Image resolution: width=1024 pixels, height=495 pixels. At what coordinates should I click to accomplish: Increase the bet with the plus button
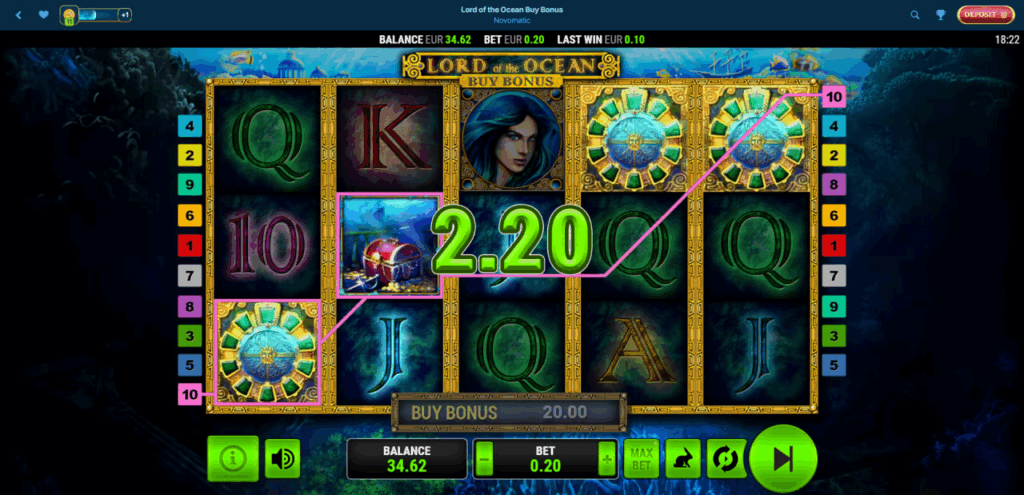(x=606, y=459)
